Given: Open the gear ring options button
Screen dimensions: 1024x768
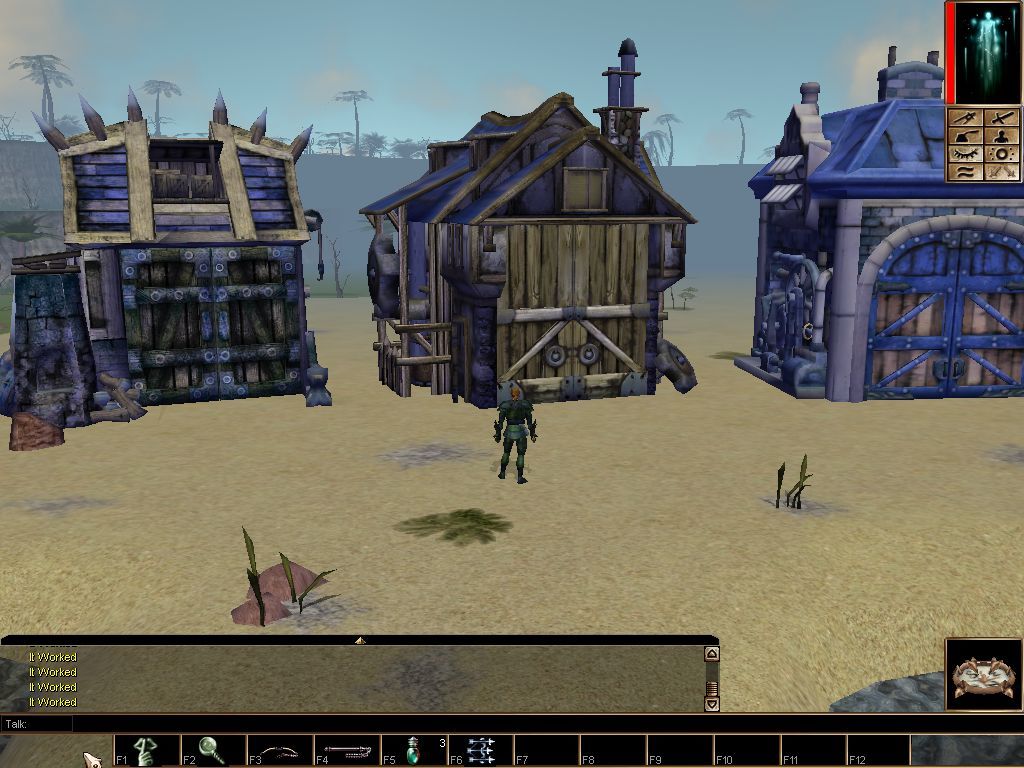Looking at the screenshot, I should (x=1003, y=154).
